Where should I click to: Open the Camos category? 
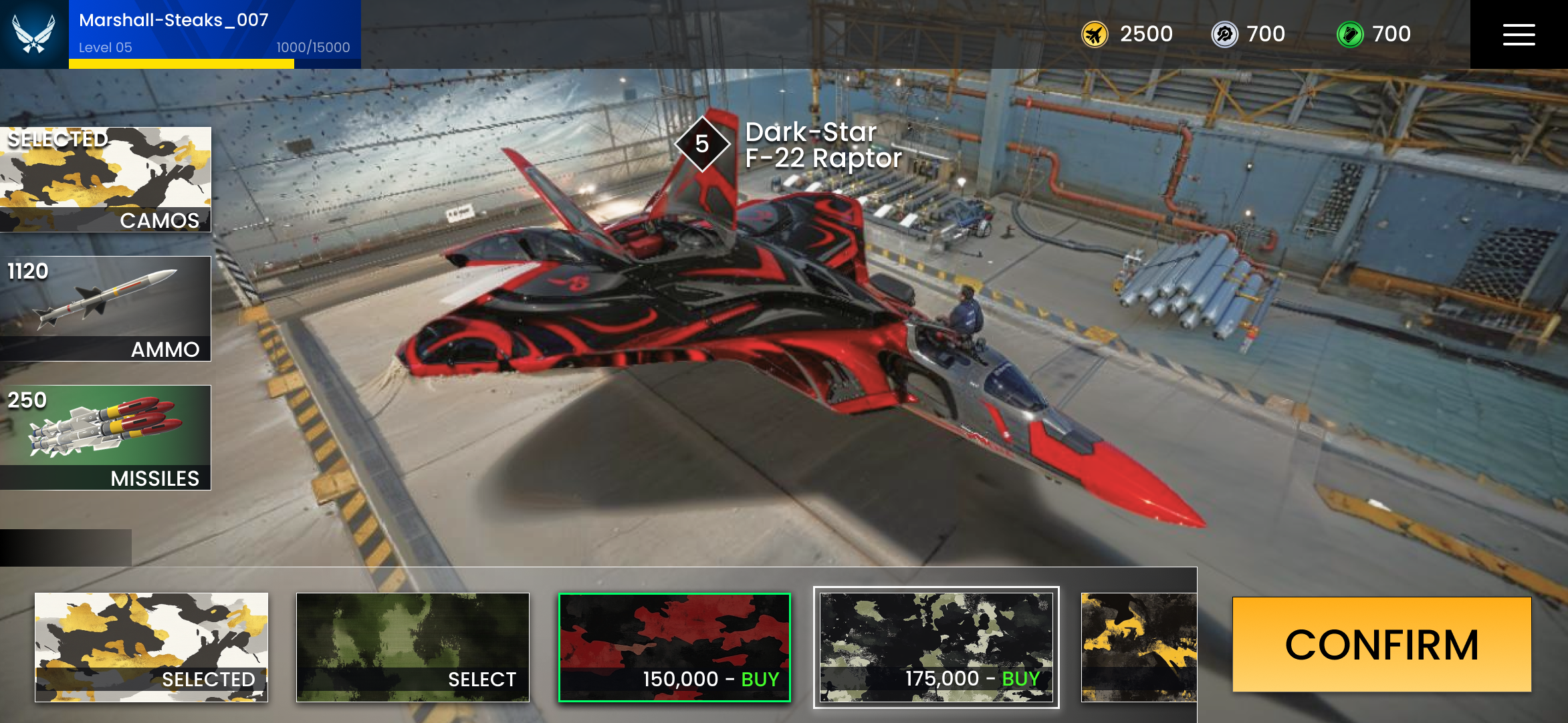coord(106,180)
